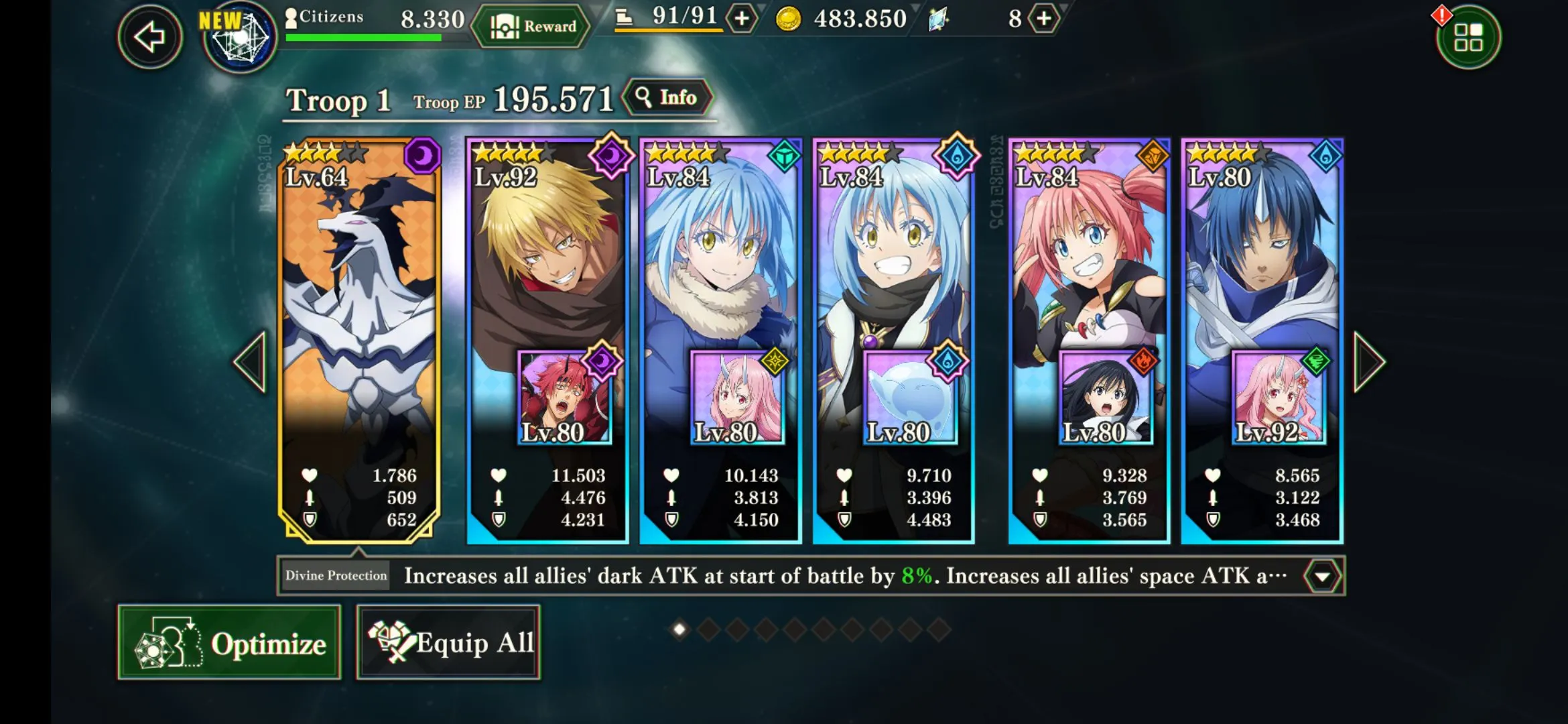The height and width of the screenshot is (724, 1568).
Task: Tap Equip All
Action: [448, 643]
